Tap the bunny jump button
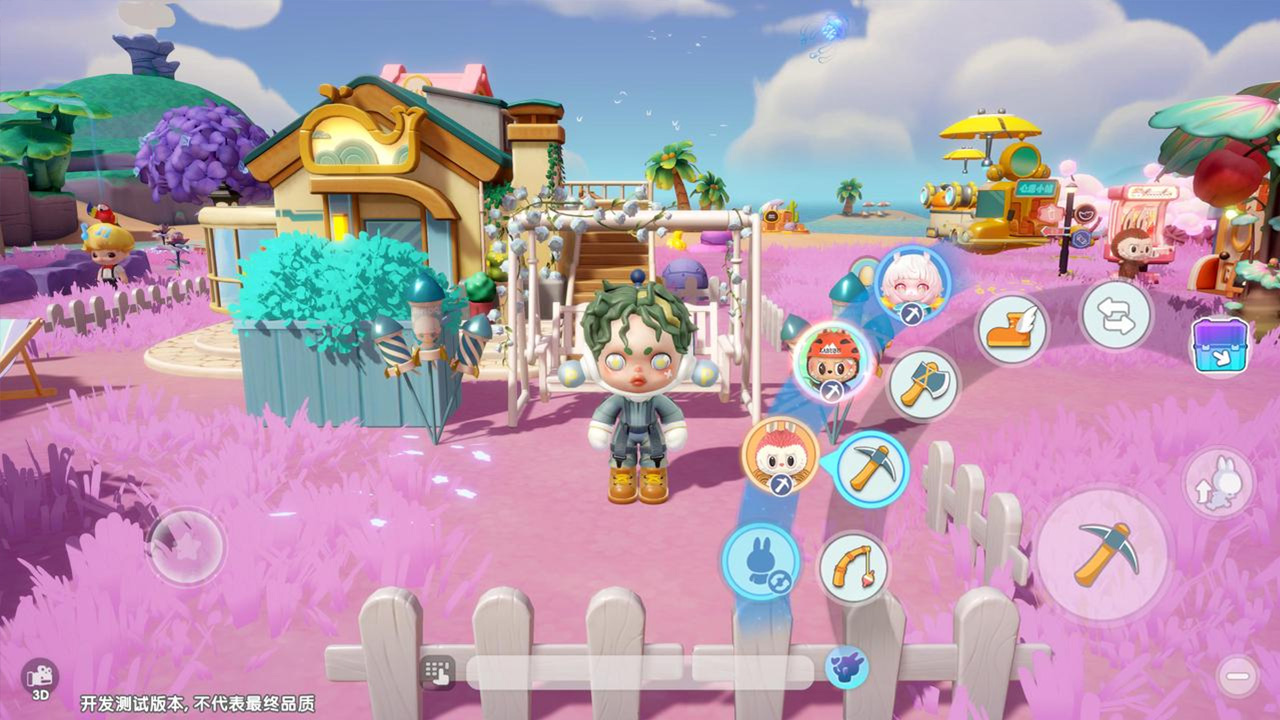 (1218, 483)
